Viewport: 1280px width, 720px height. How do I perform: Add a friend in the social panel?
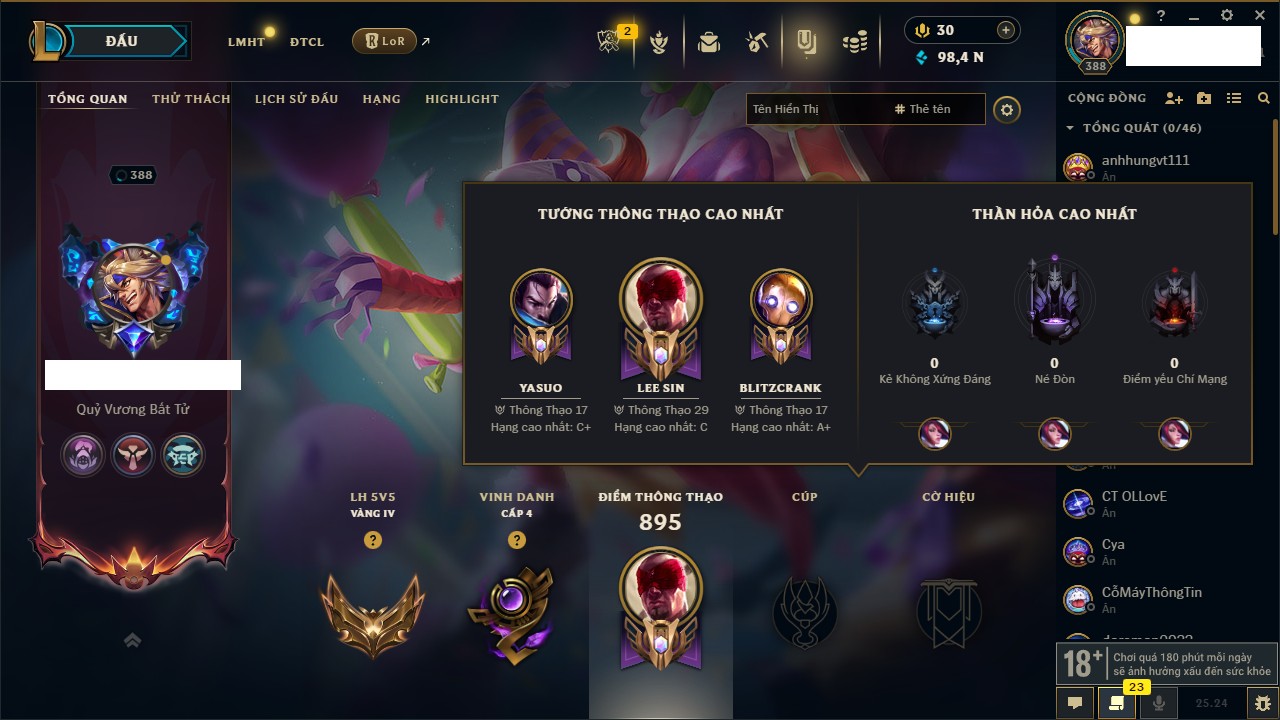pos(1174,98)
